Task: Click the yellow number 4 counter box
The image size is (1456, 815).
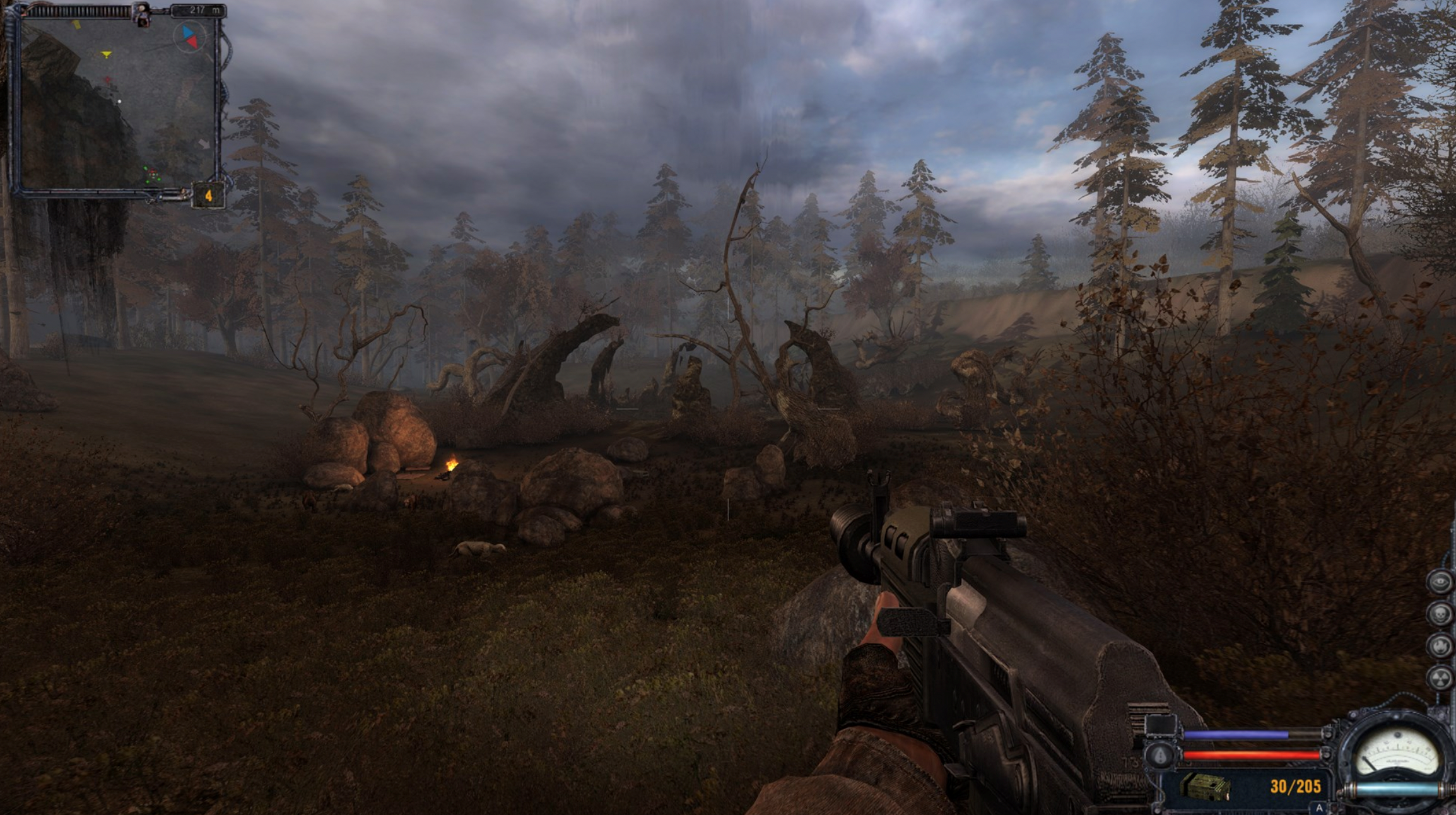Action: pos(208,196)
